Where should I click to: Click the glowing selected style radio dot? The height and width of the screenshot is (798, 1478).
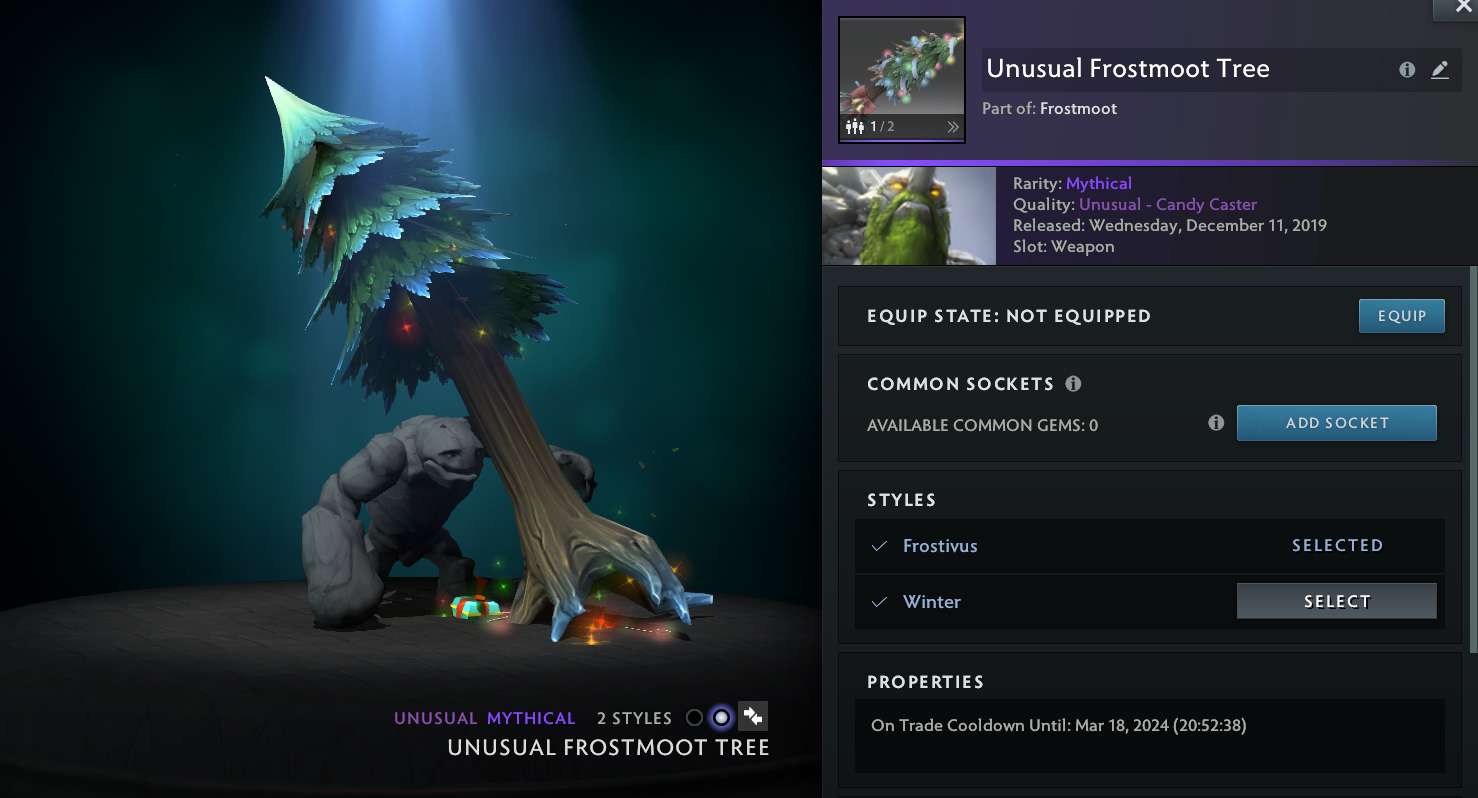721,718
